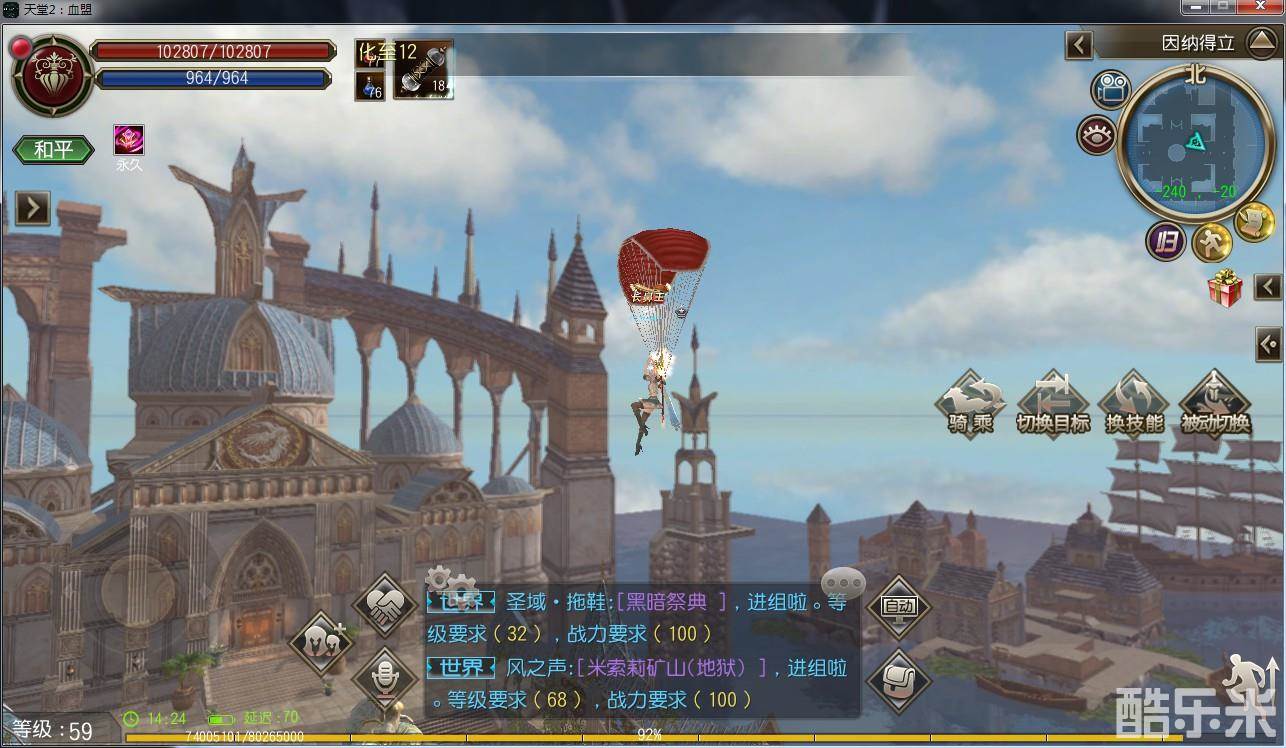
Task: Expand the left side panel arrow
Action: pyautogui.click(x=32, y=208)
